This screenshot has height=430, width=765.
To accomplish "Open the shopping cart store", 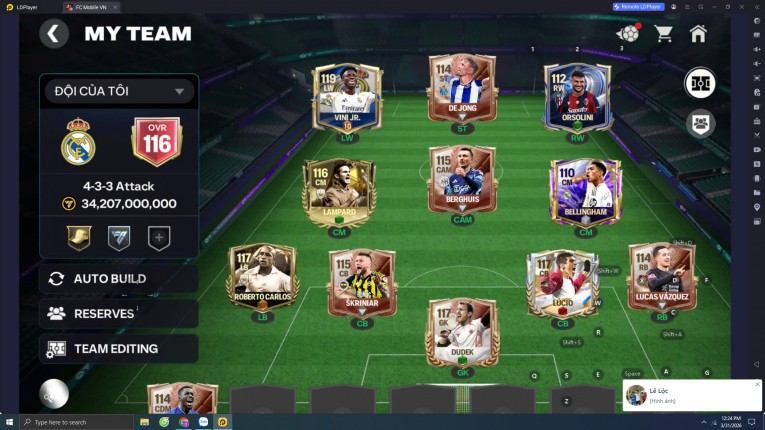I will 663,34.
